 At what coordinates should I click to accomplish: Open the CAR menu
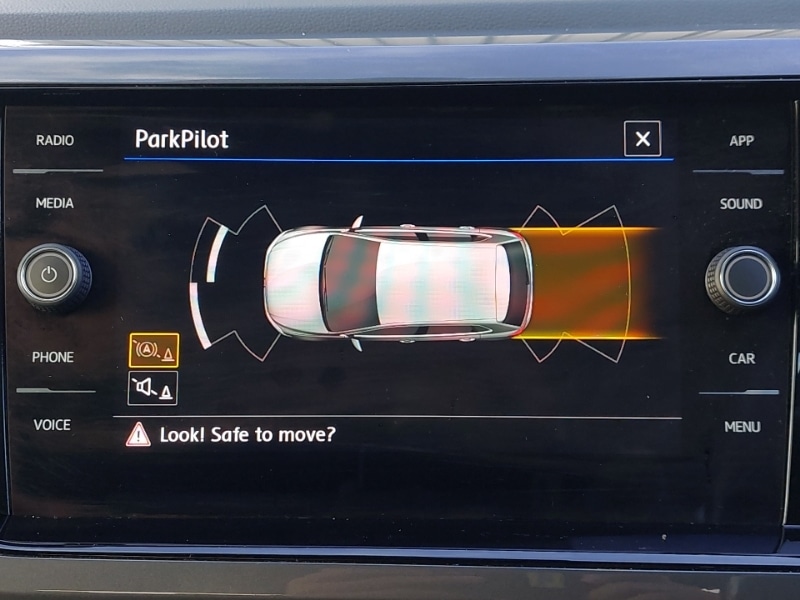pyautogui.click(x=741, y=358)
